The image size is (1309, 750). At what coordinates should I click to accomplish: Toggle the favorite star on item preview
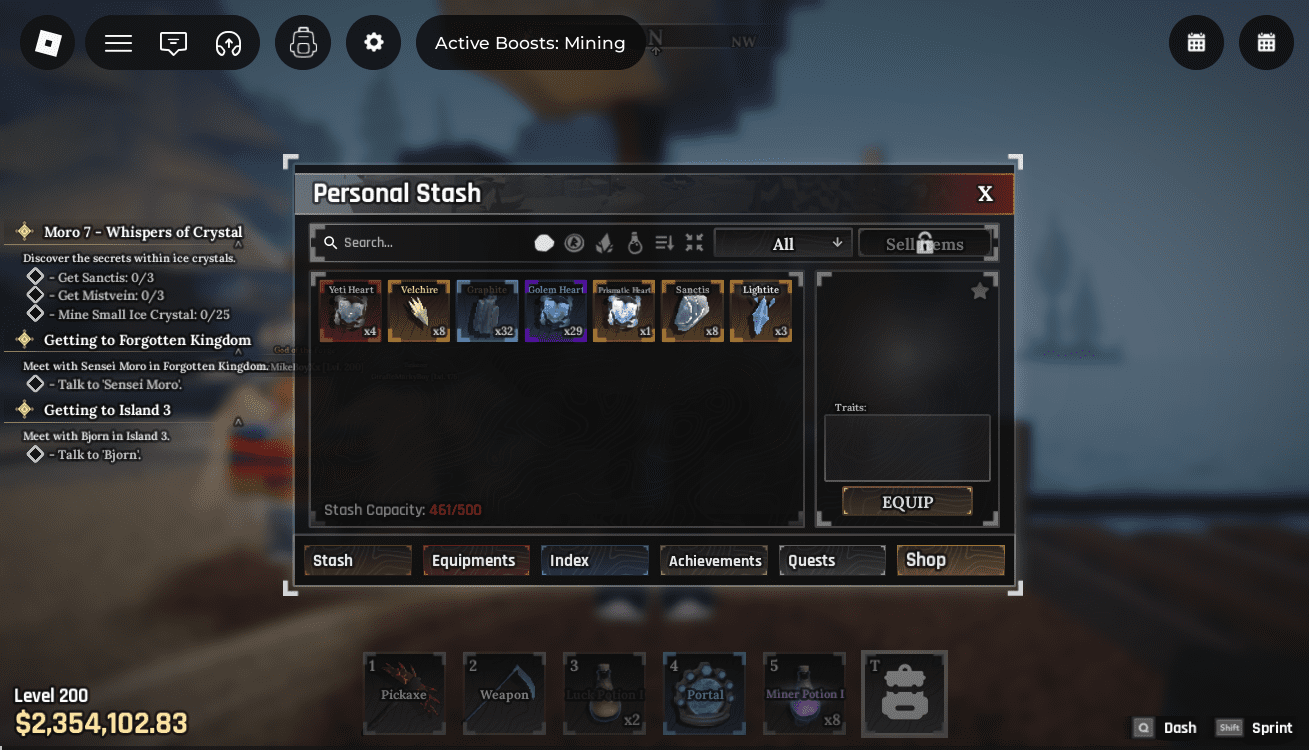(x=980, y=291)
